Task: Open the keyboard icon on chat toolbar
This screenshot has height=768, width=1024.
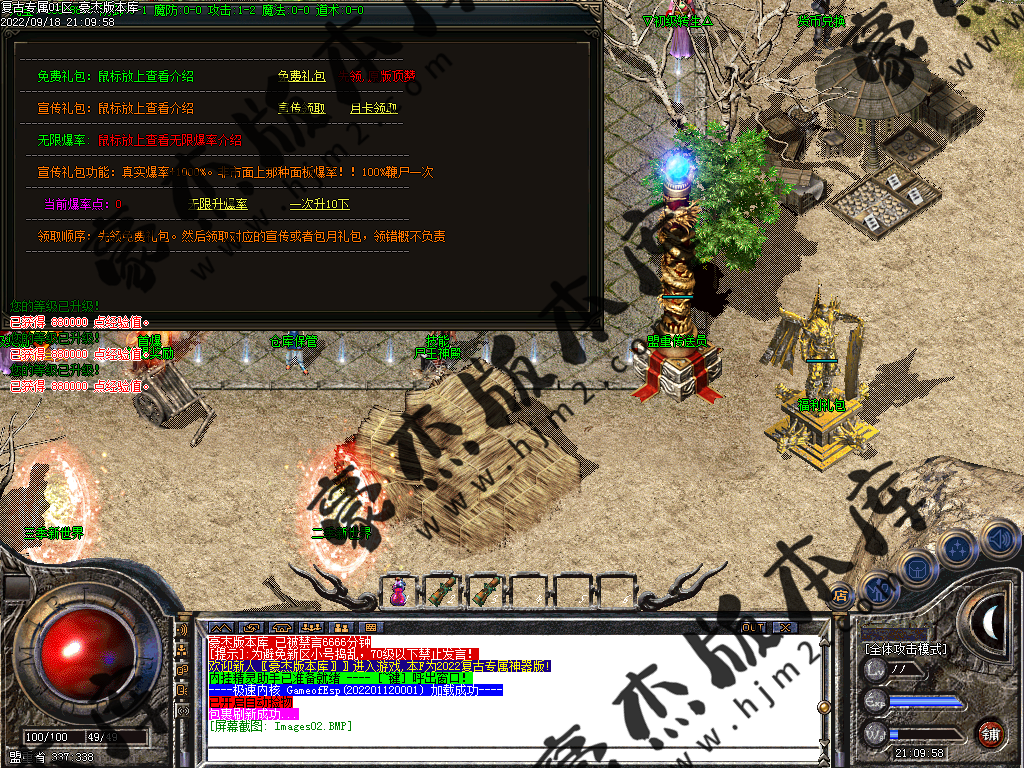Action: (369, 627)
